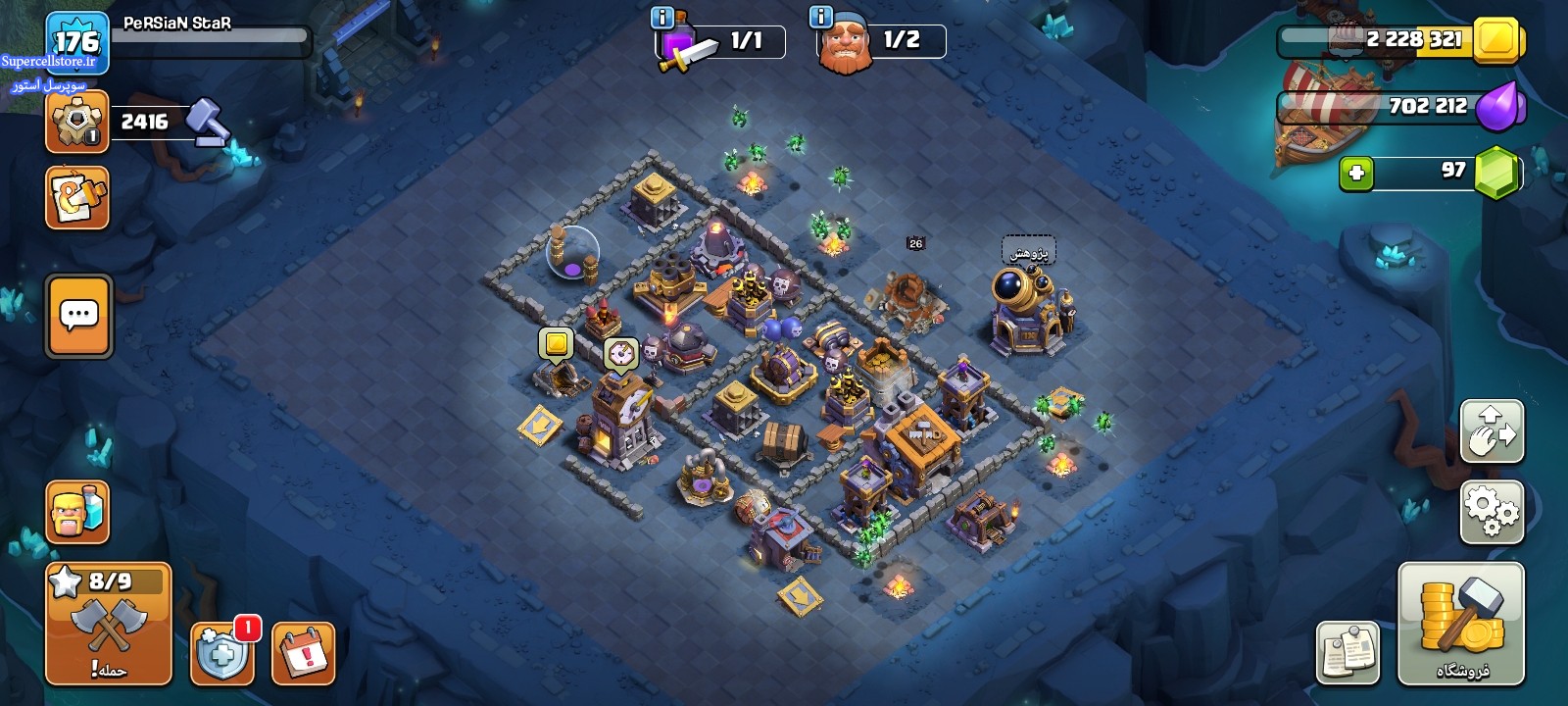The image size is (1568, 706).
Task: Tap the green plus to buy gems
Action: pos(1356,174)
